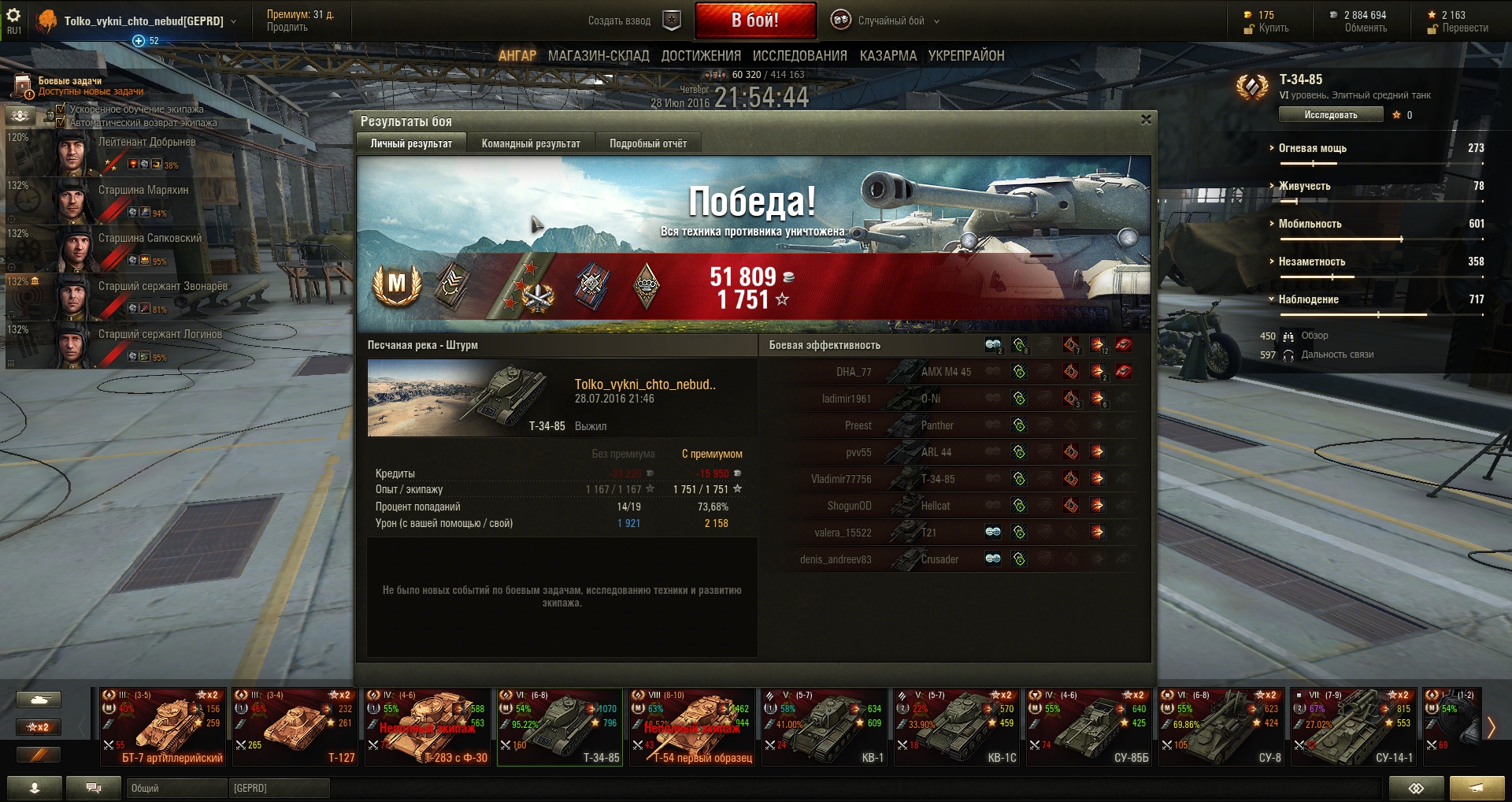1512x802 pixels.
Task: Open the УКРЕПРАЙОН menu
Action: pyautogui.click(x=965, y=56)
